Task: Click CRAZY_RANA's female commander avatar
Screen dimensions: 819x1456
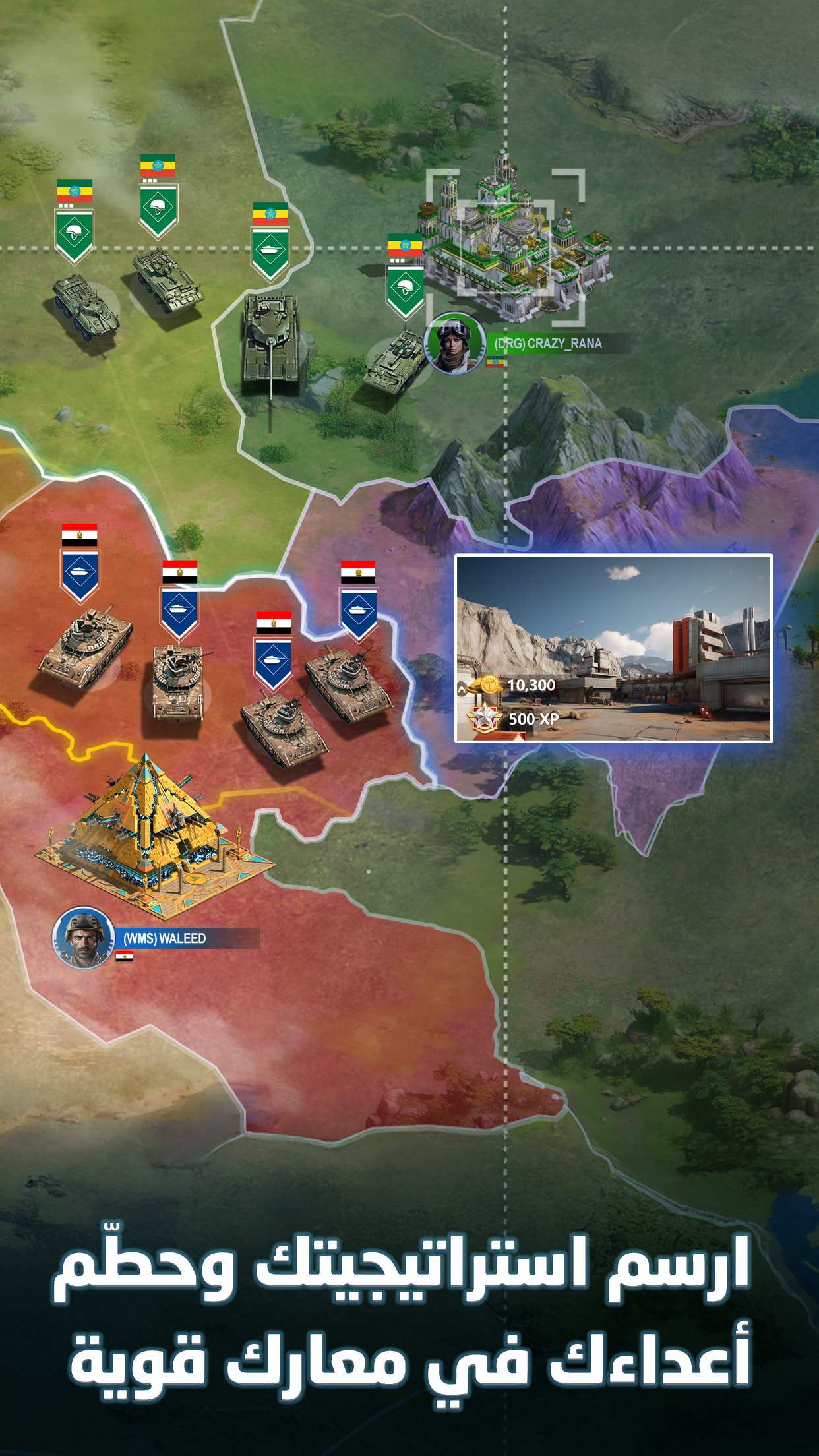Action: (x=455, y=343)
